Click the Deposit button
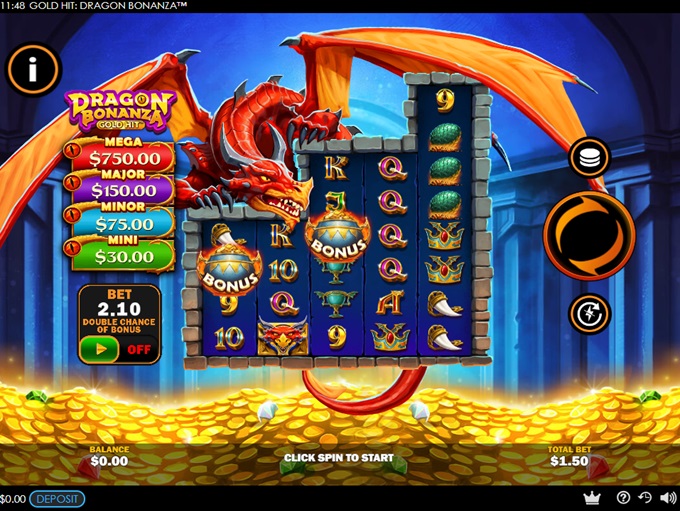The height and width of the screenshot is (511, 680). click(x=57, y=499)
